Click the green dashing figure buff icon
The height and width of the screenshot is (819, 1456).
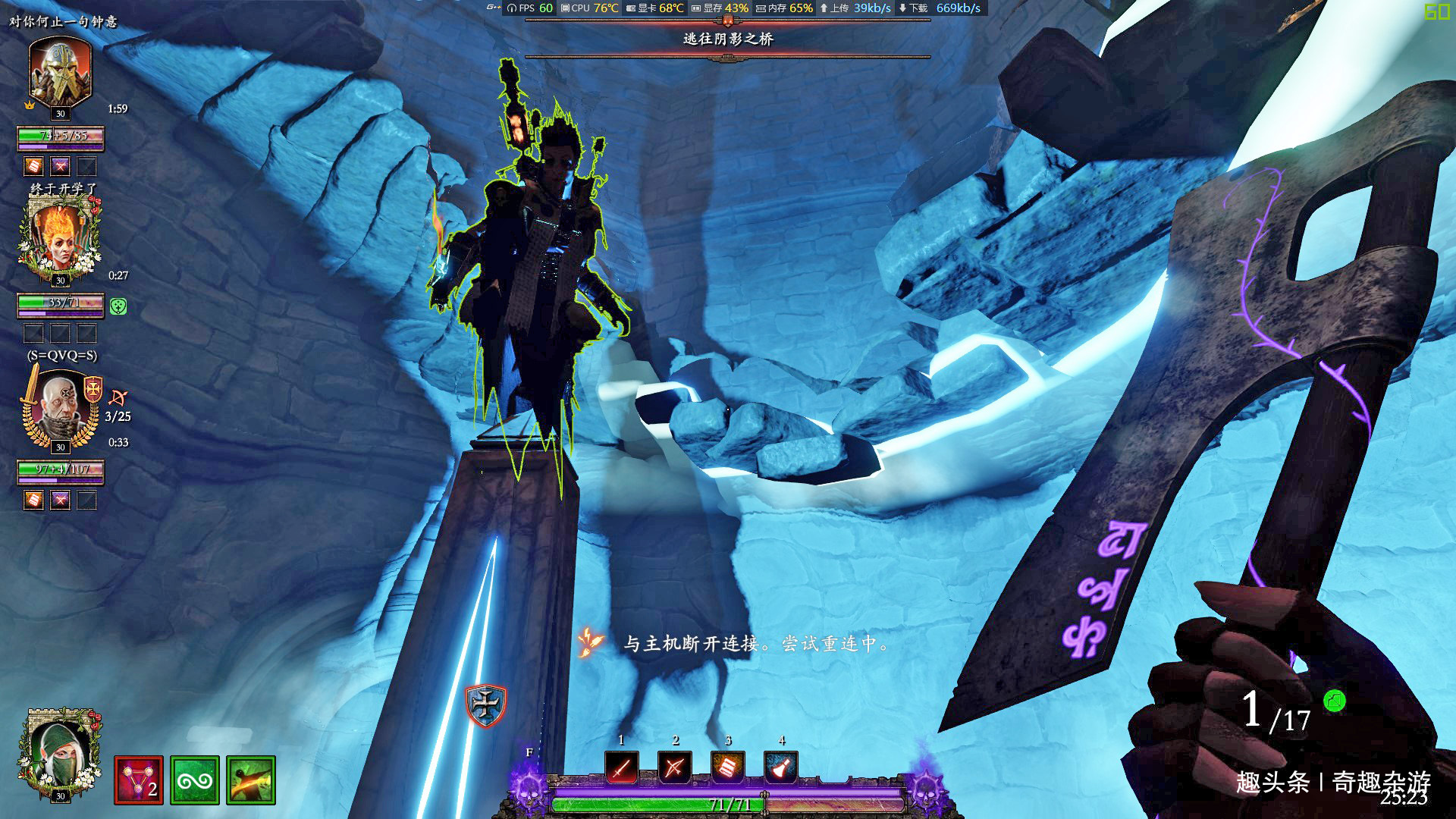tap(251, 780)
